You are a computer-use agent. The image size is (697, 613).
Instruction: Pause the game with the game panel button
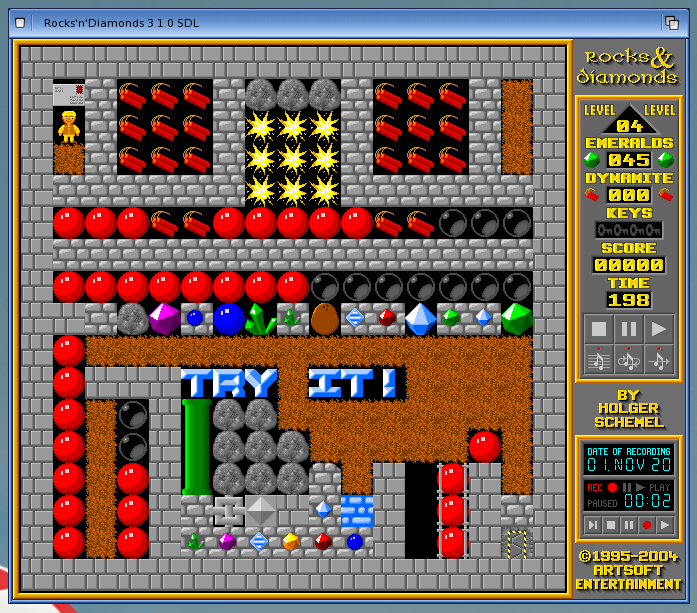pos(628,329)
